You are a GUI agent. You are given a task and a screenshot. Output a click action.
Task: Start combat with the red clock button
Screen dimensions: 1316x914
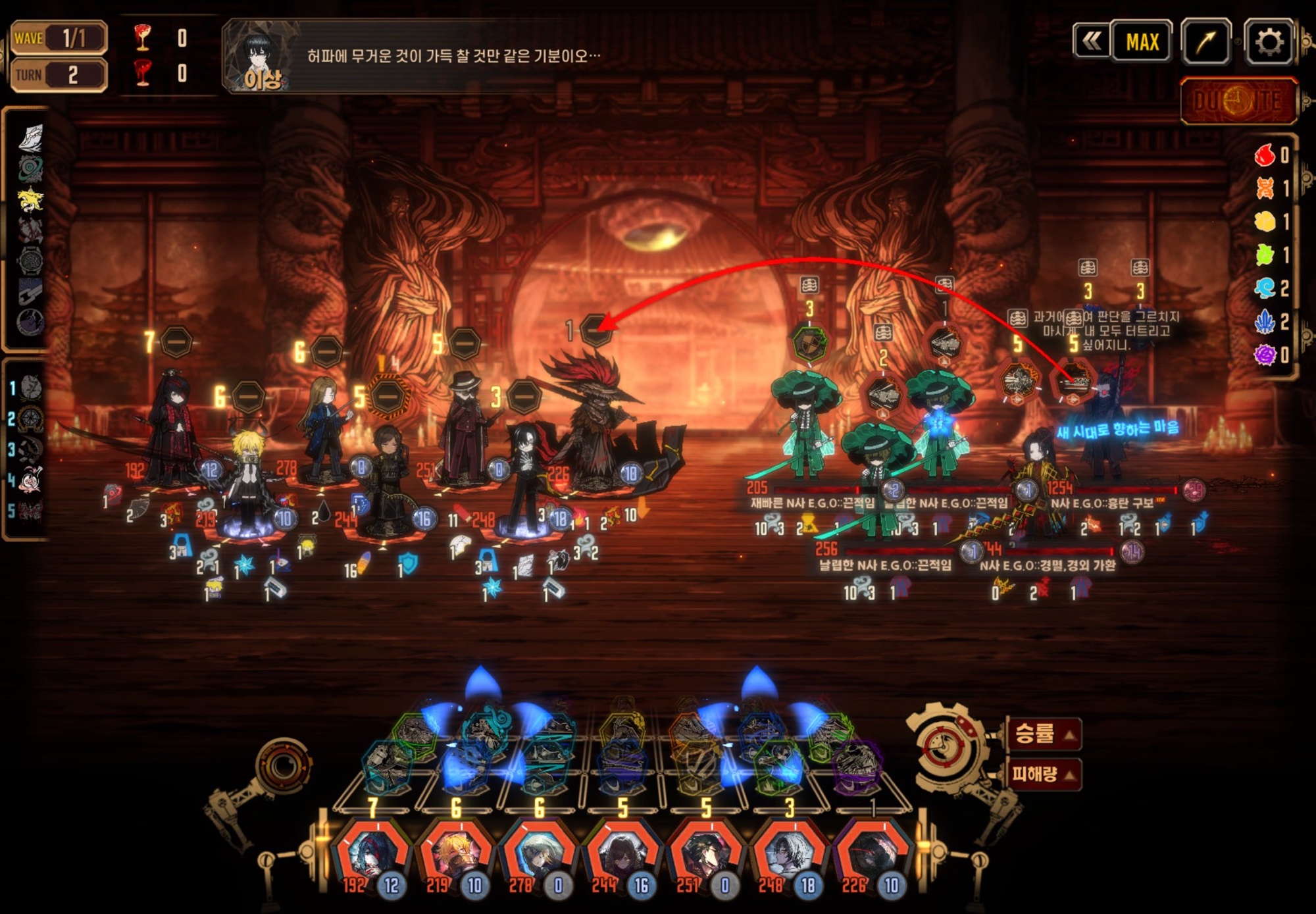pos(1238,101)
